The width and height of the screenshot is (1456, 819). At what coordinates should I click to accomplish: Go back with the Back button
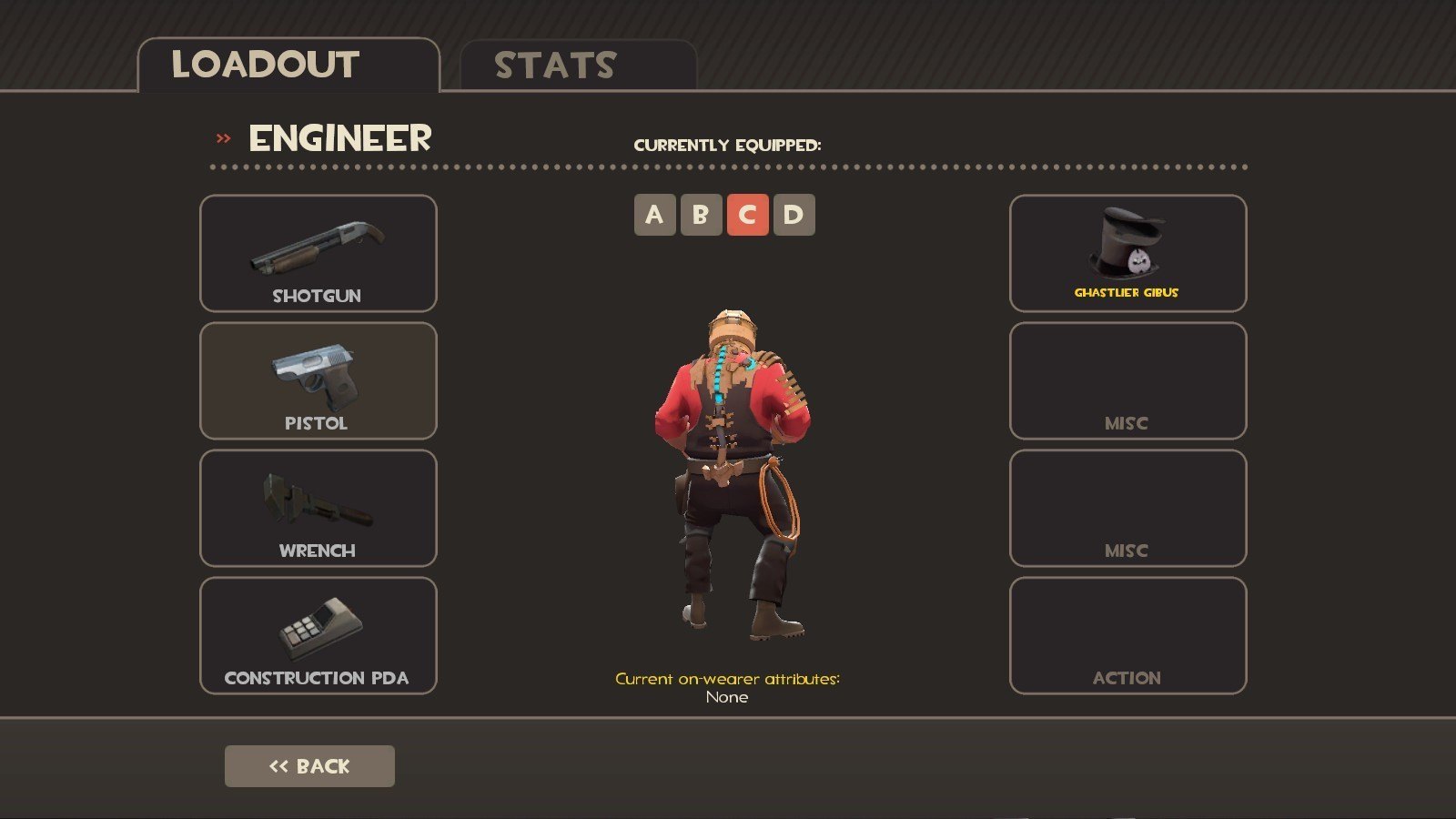[309, 766]
